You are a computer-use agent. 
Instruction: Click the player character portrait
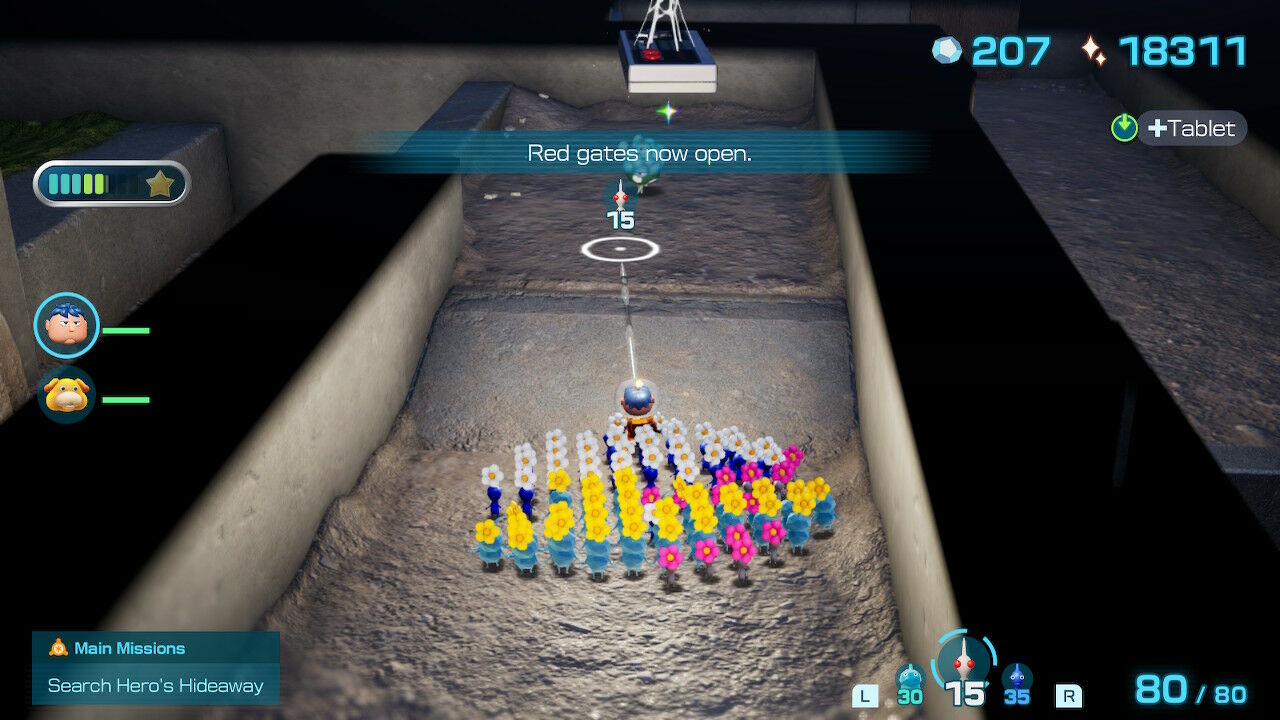(x=66, y=322)
